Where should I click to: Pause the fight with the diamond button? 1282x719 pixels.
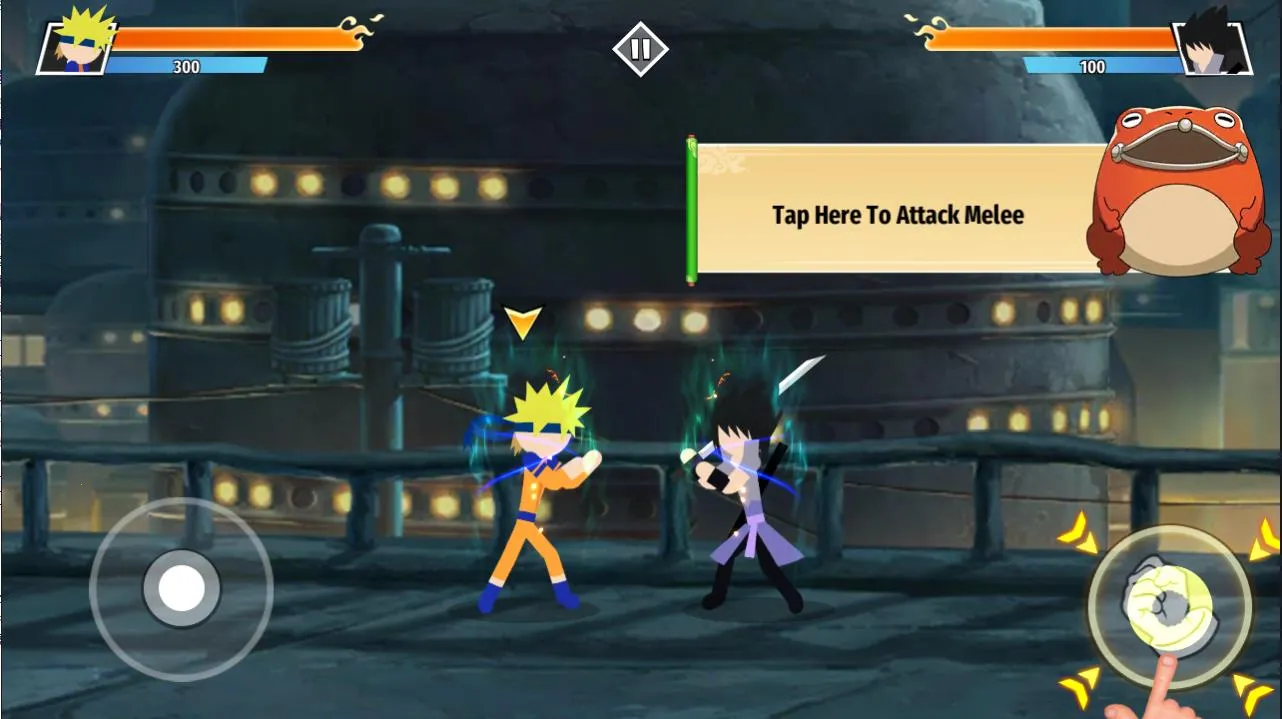(x=640, y=49)
